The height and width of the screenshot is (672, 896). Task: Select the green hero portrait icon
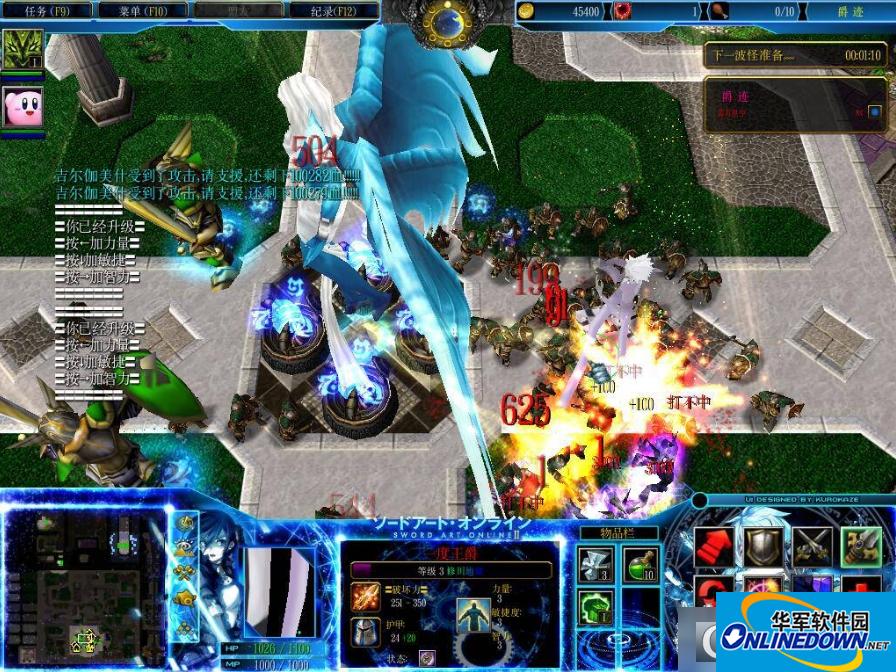coord(21,50)
